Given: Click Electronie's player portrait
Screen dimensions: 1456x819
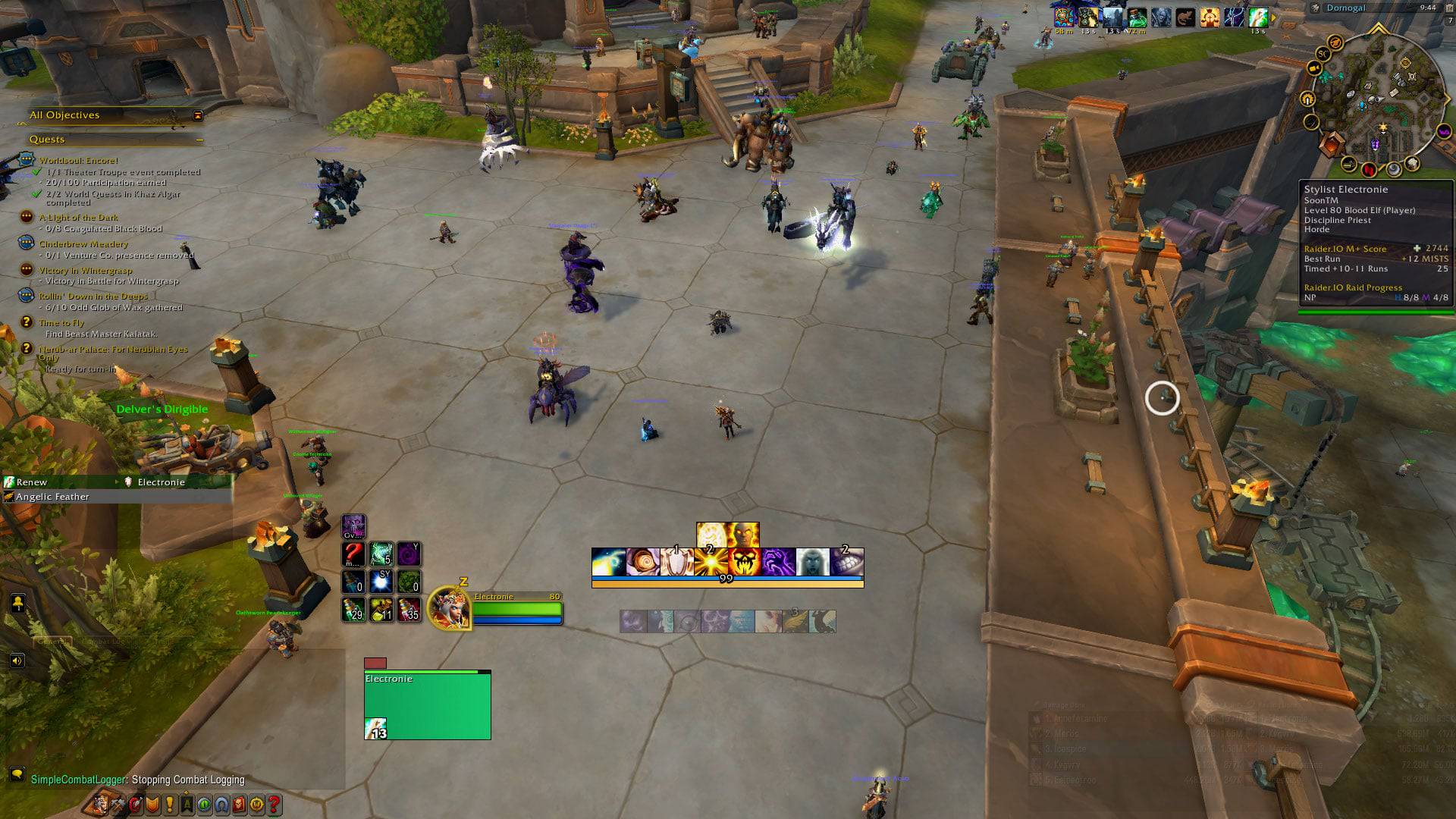Looking at the screenshot, I should [449, 608].
